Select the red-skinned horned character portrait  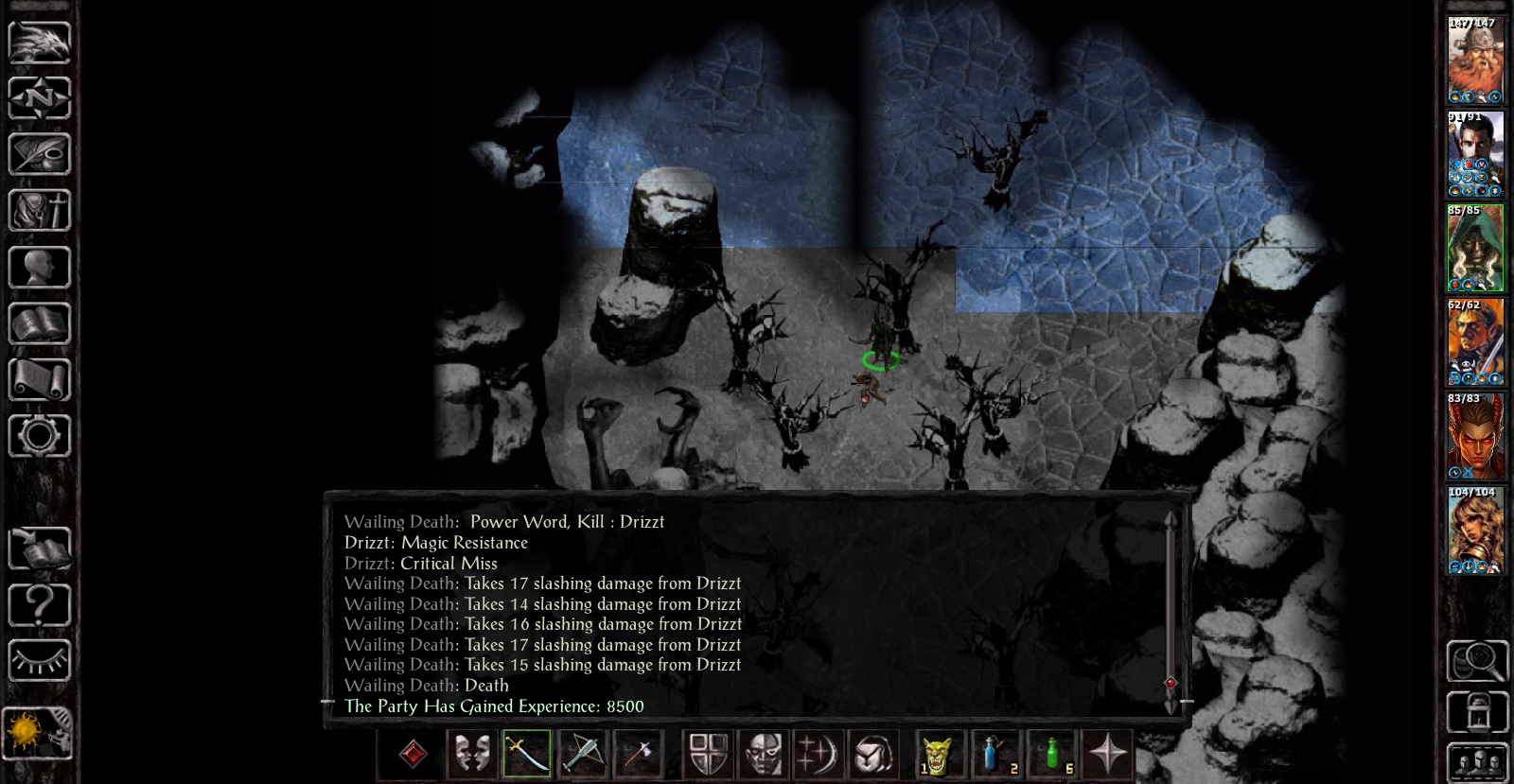pyautogui.click(x=1474, y=436)
